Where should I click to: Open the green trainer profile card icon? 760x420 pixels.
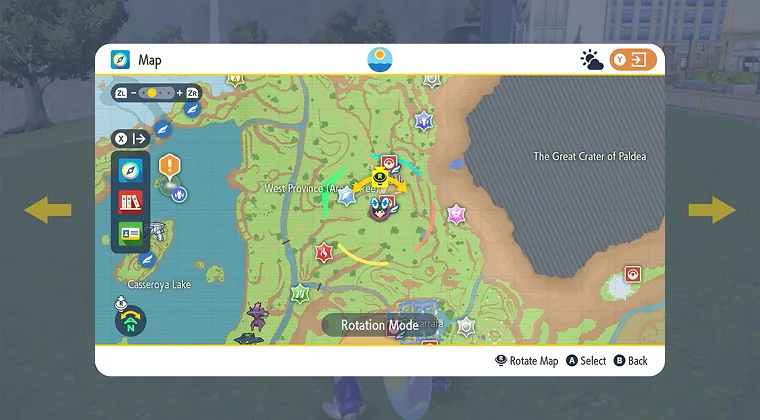[129, 234]
